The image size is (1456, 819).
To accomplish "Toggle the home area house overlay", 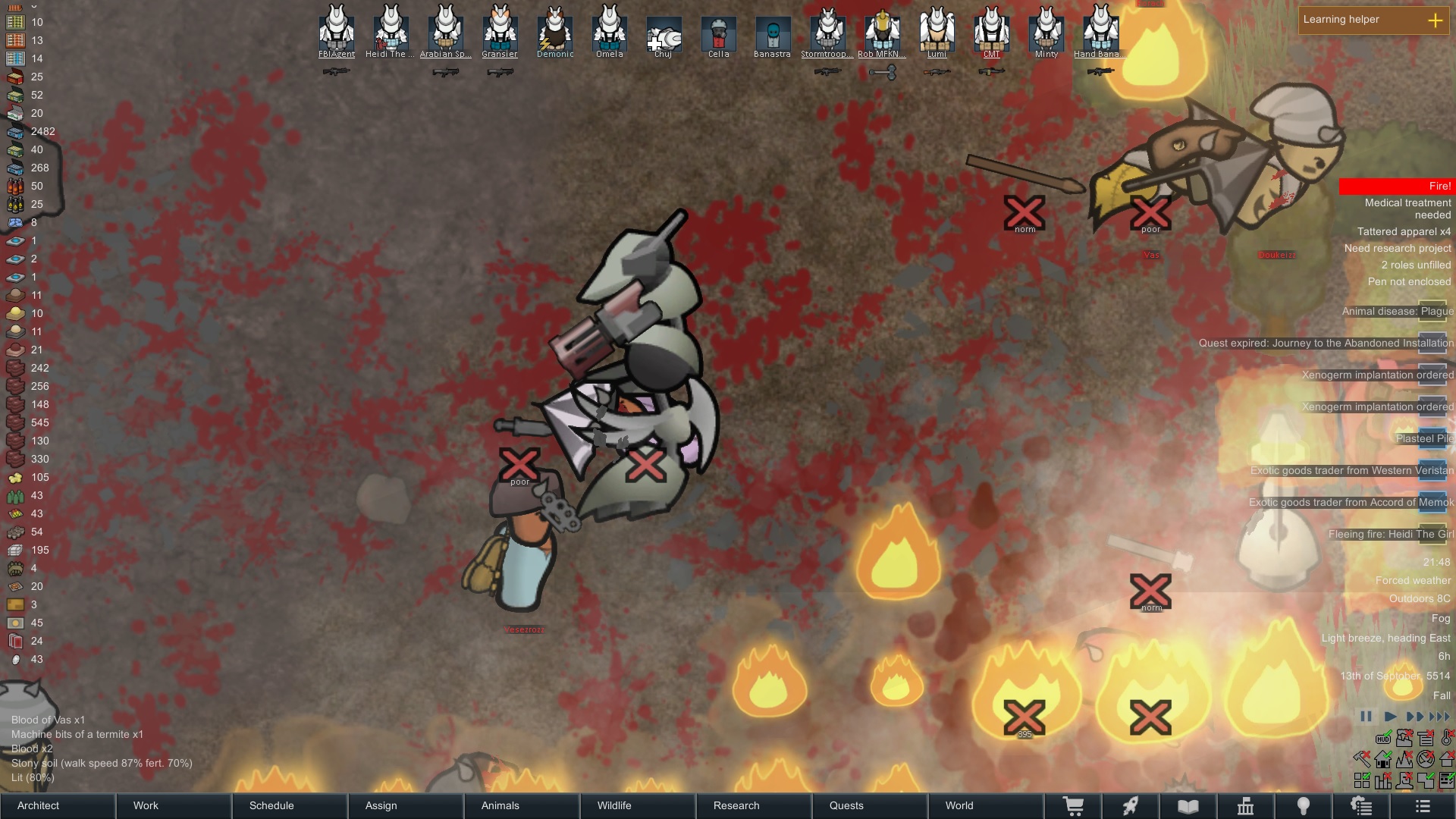I will coord(1383,759).
